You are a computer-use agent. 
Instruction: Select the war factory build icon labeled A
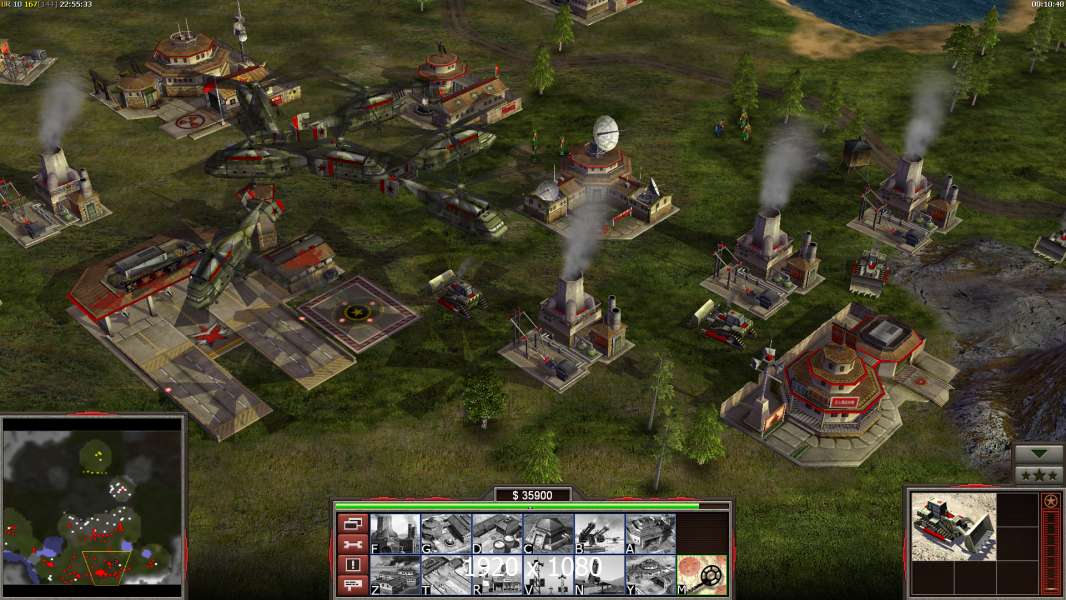point(650,533)
